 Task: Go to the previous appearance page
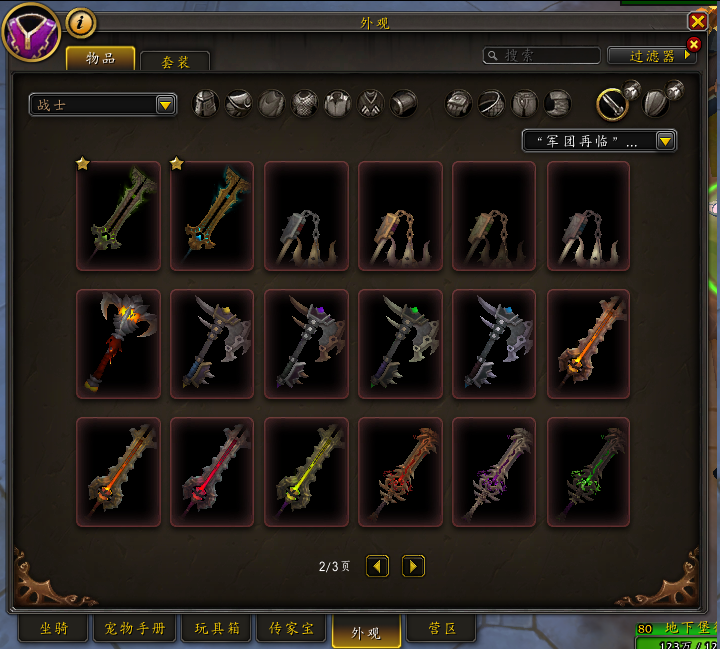point(377,567)
